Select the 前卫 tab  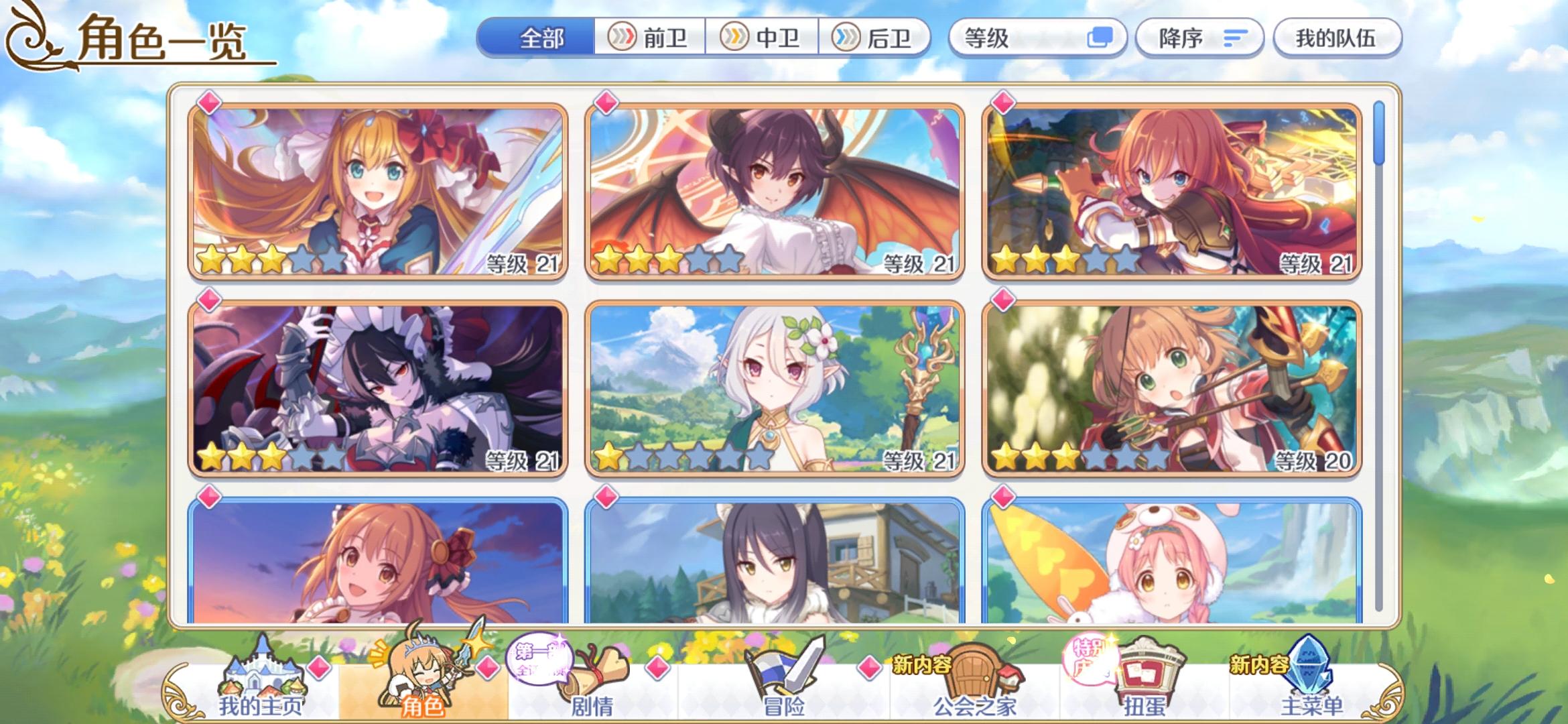pyautogui.click(x=653, y=38)
